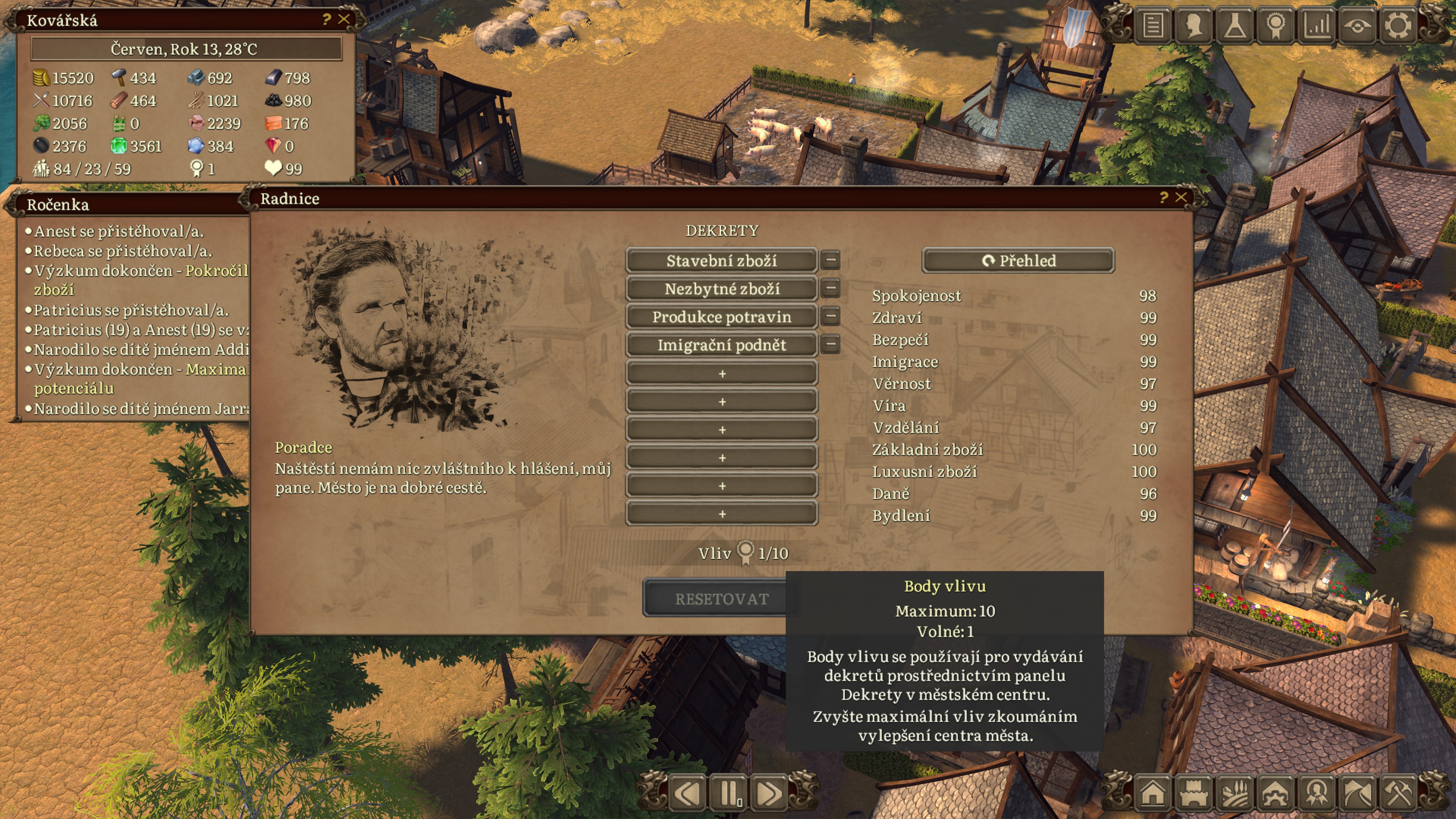Open the housing build category

point(1153,794)
